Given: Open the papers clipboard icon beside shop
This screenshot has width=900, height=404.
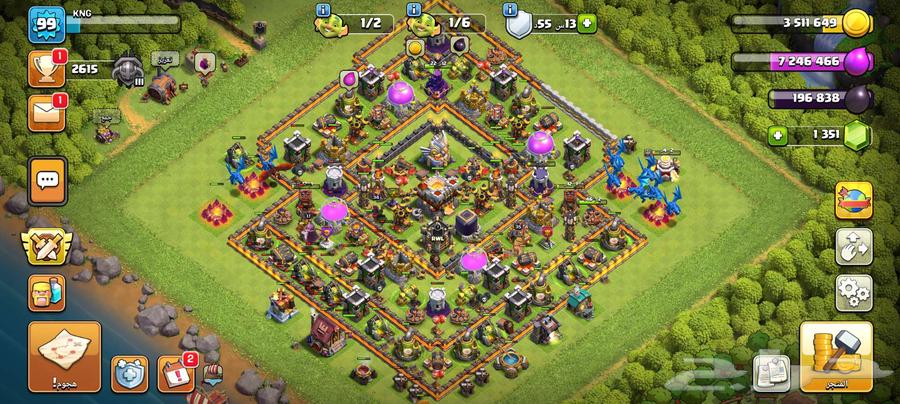Looking at the screenshot, I should click(x=769, y=370).
